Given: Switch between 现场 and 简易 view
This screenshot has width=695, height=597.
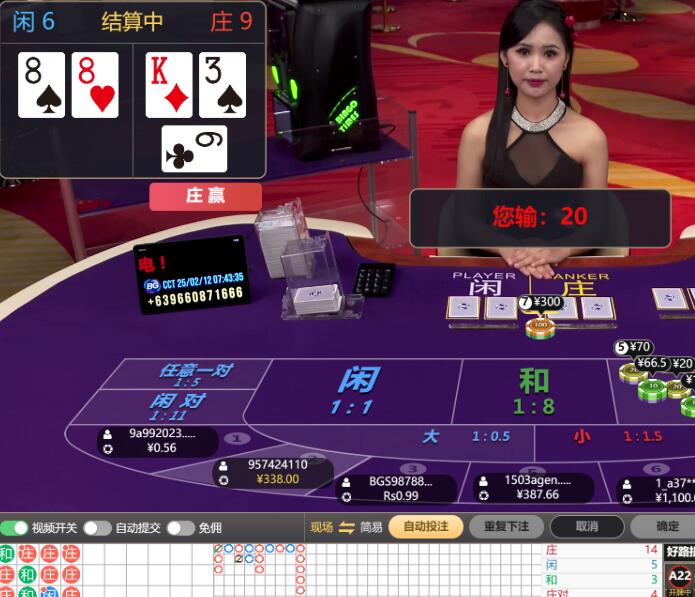Looking at the screenshot, I should [x=347, y=527].
